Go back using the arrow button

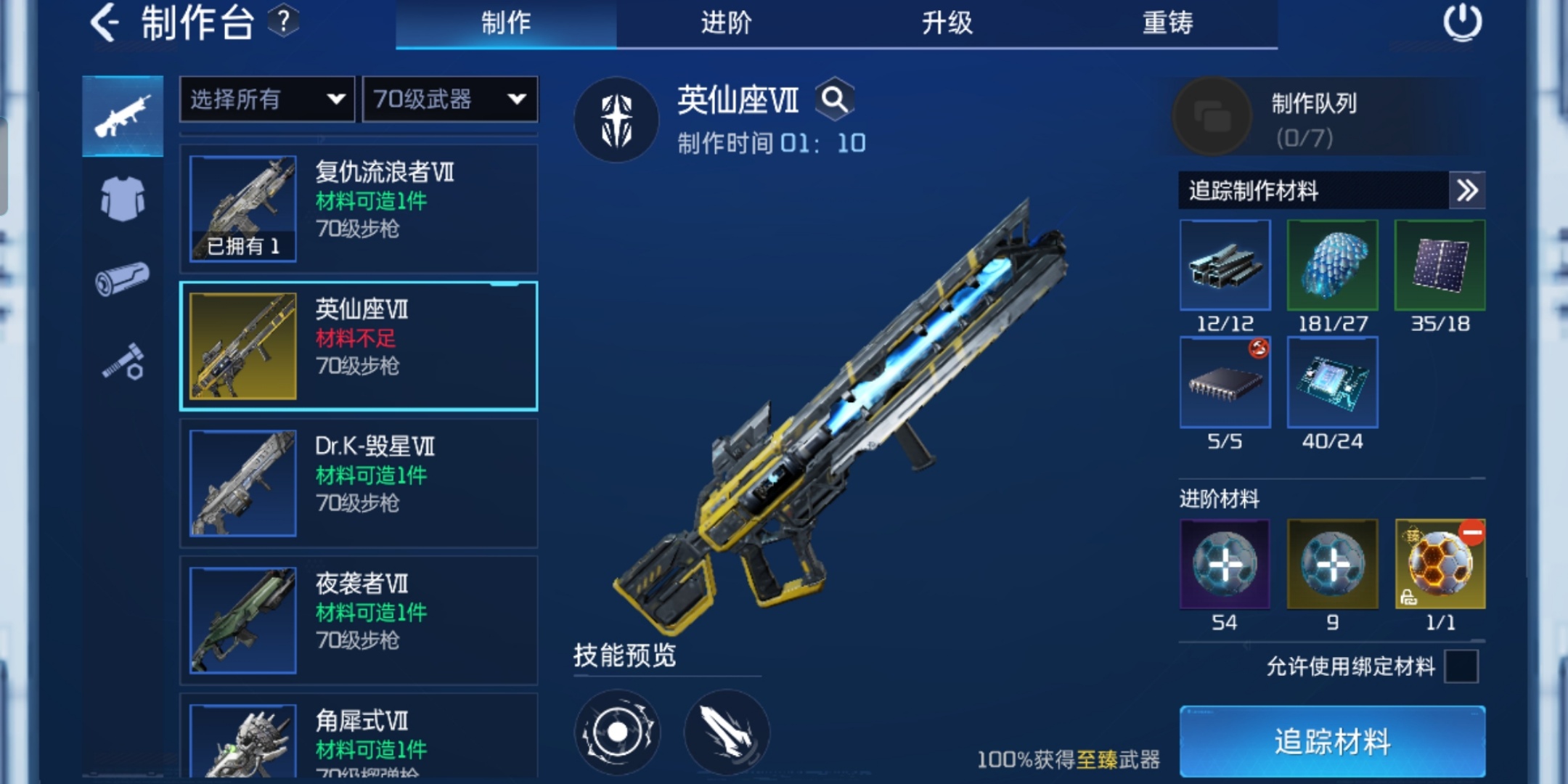pyautogui.click(x=105, y=23)
